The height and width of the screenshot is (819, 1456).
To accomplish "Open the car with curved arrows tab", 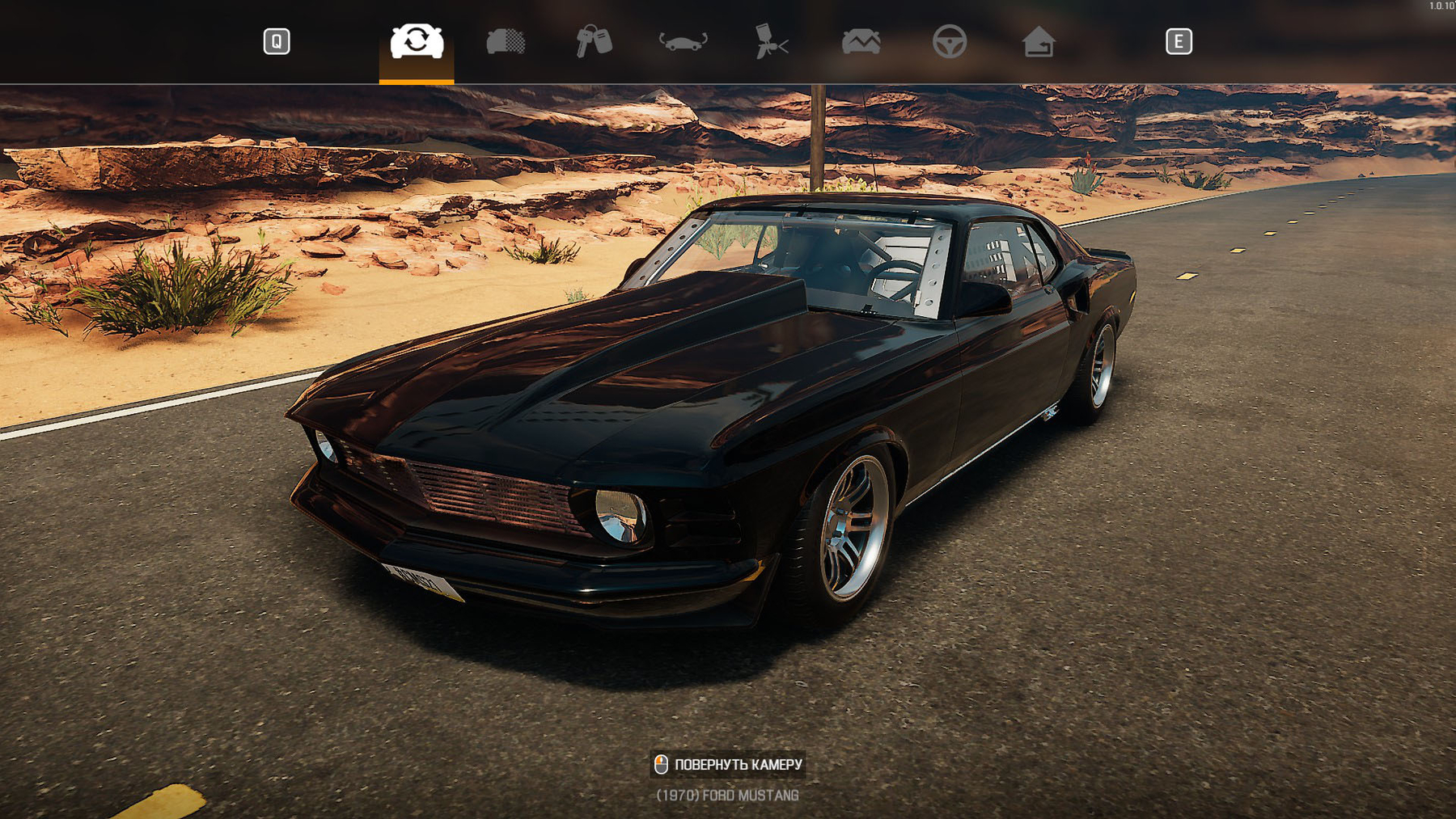I will tap(684, 41).
